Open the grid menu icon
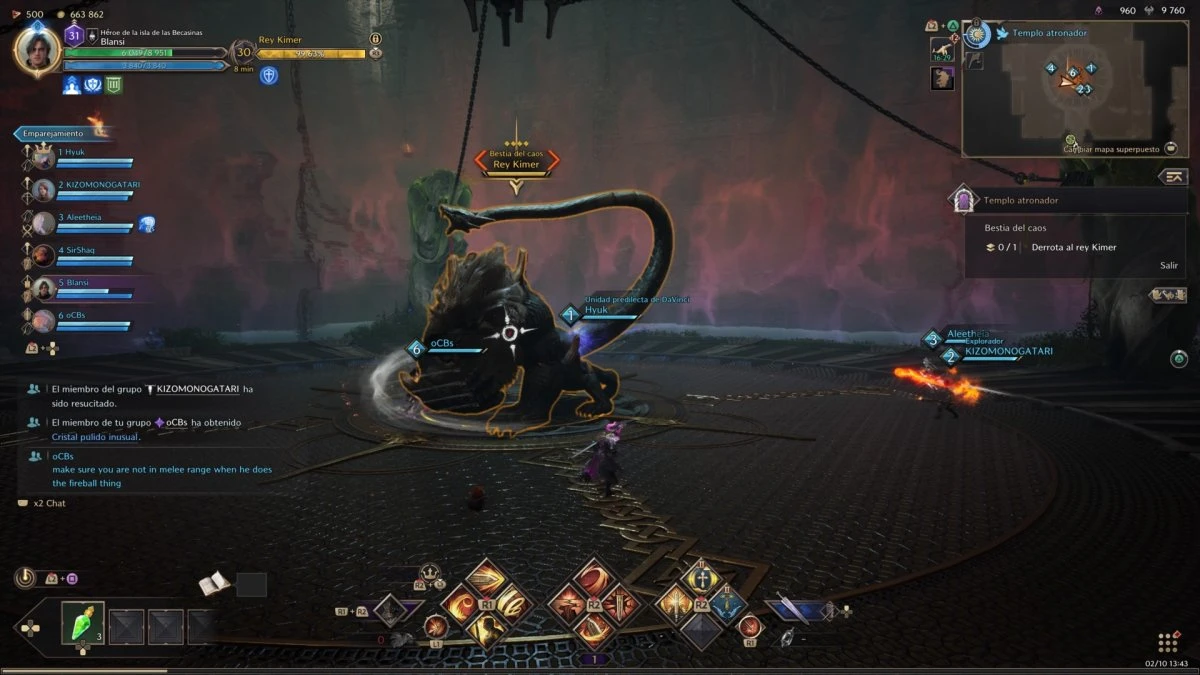 click(x=1167, y=641)
